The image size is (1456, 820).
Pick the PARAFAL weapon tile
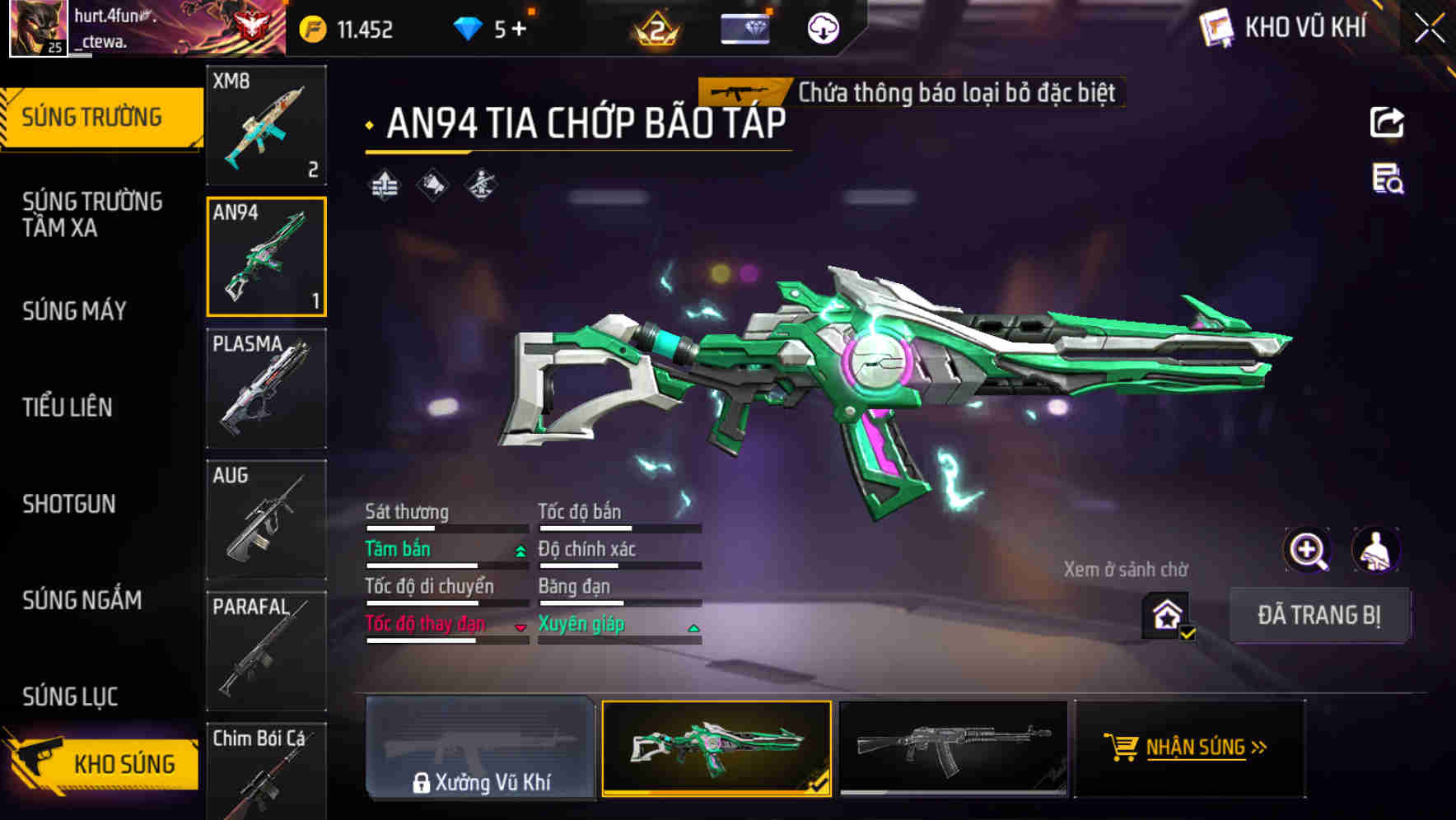point(266,650)
